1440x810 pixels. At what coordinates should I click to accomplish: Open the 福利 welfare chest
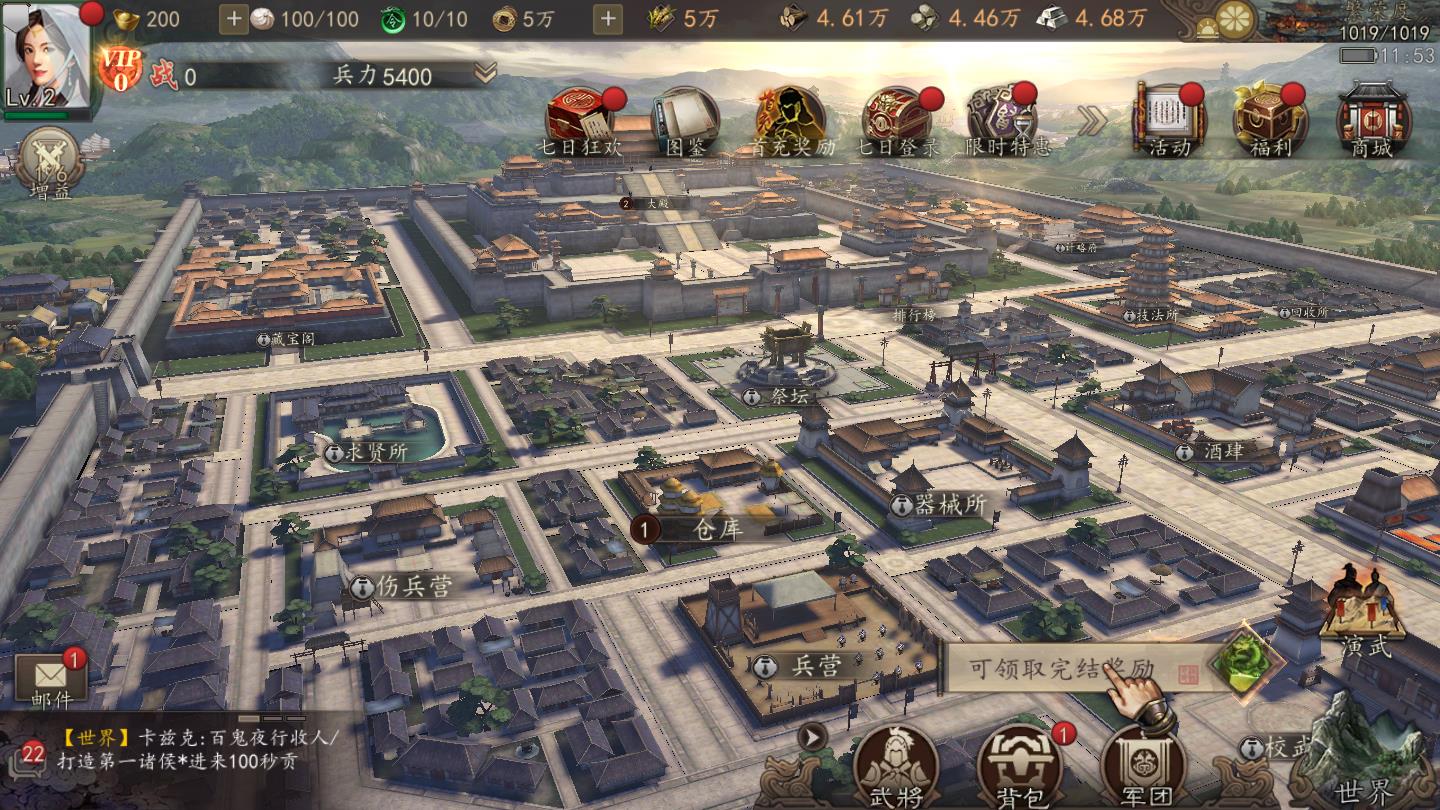1269,120
